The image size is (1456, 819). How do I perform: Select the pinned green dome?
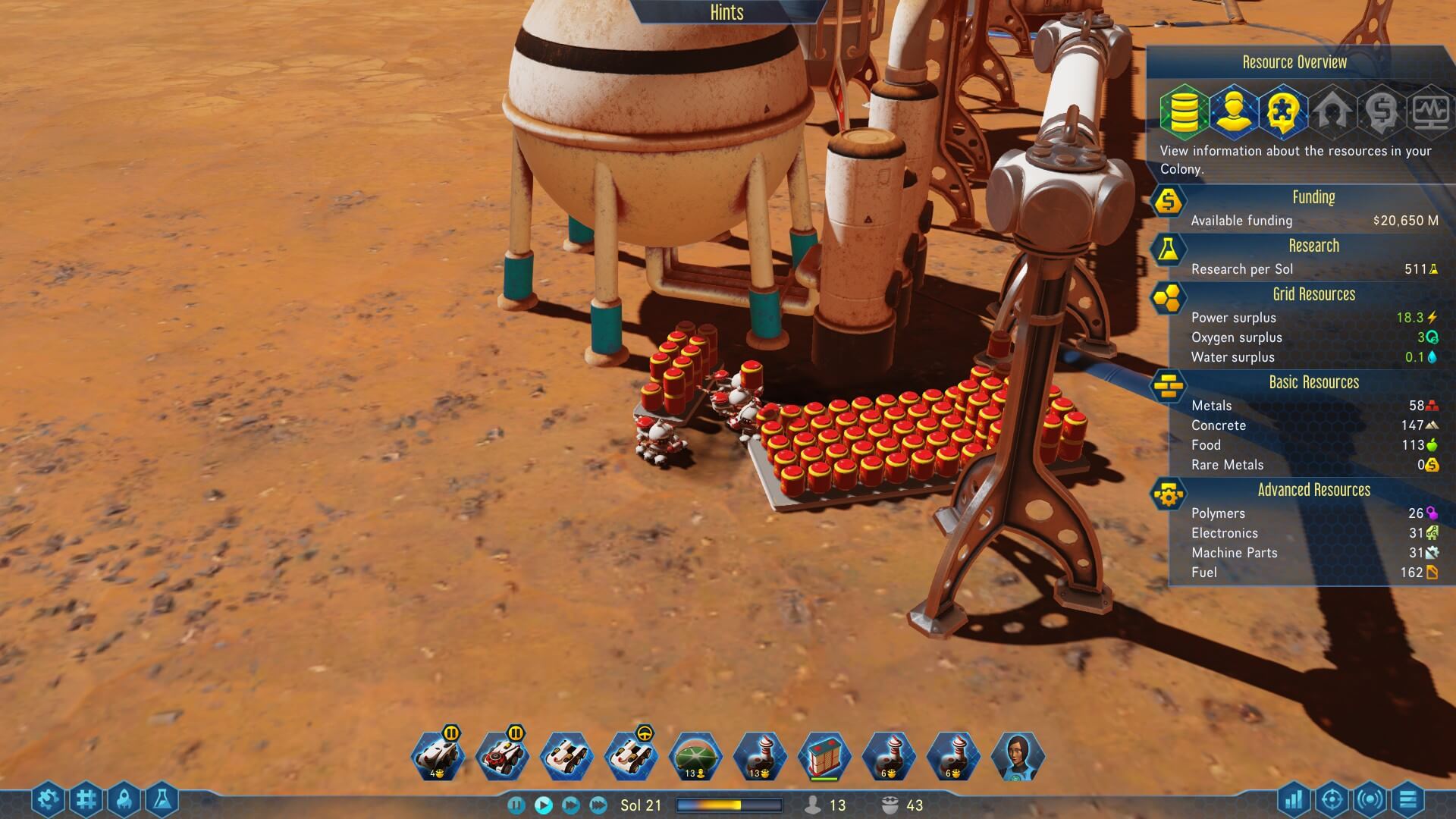pyautogui.click(x=695, y=755)
